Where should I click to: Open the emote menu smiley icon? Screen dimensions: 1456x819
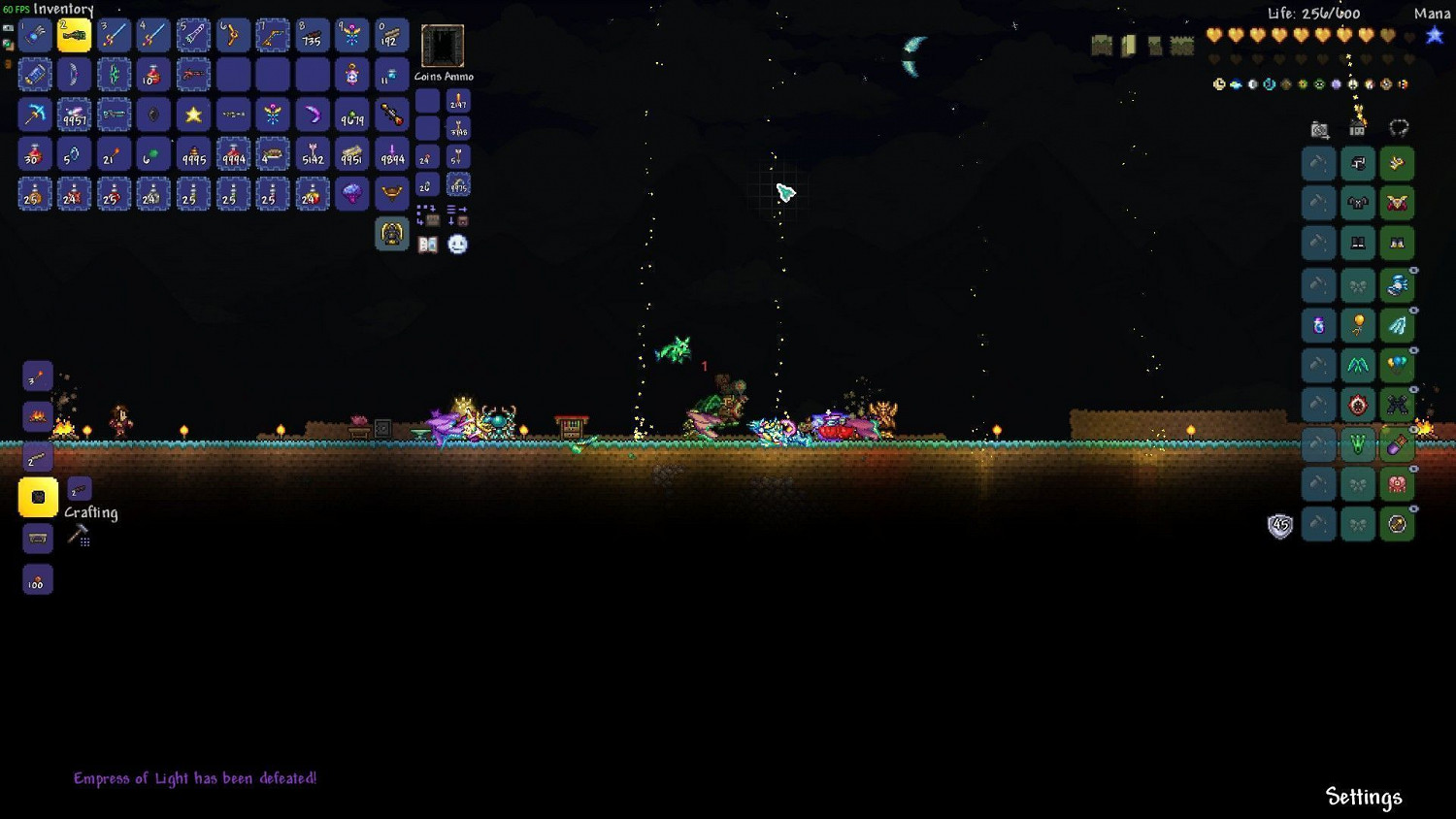456,245
